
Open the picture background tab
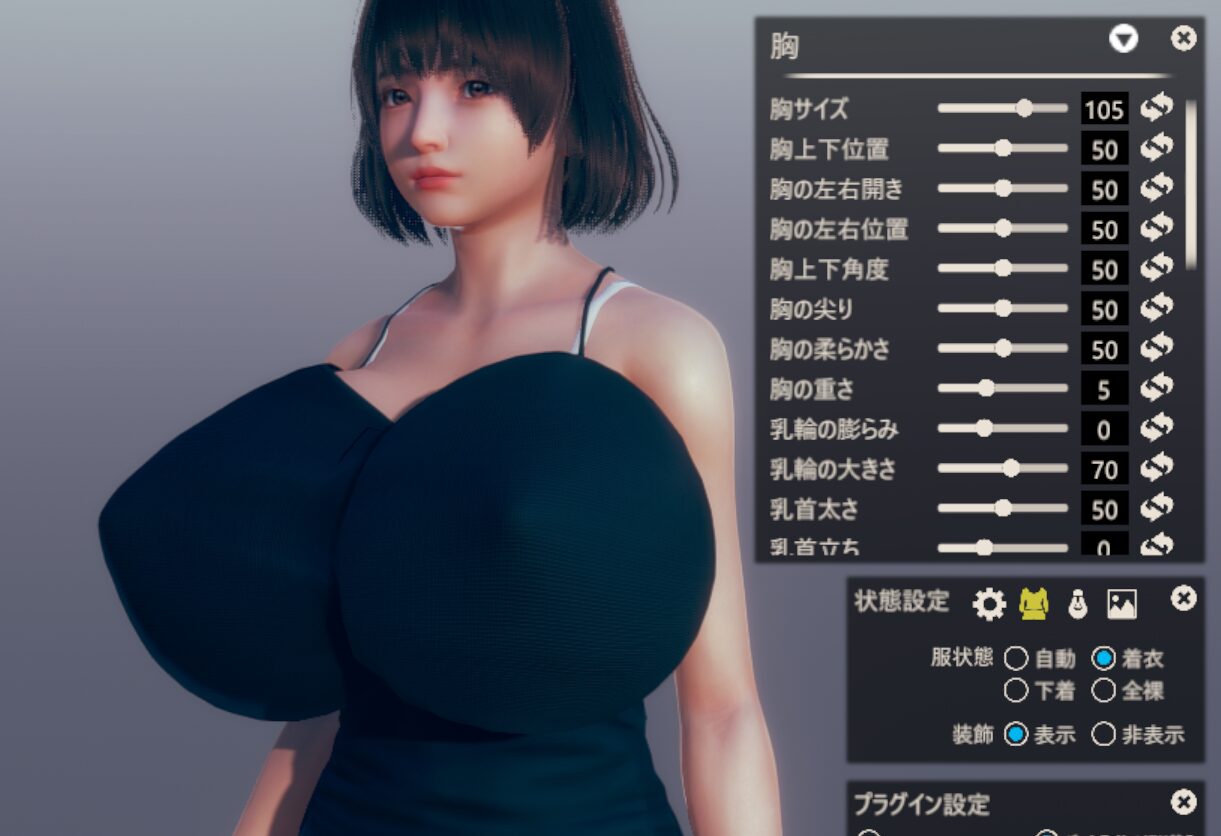(x=1121, y=603)
